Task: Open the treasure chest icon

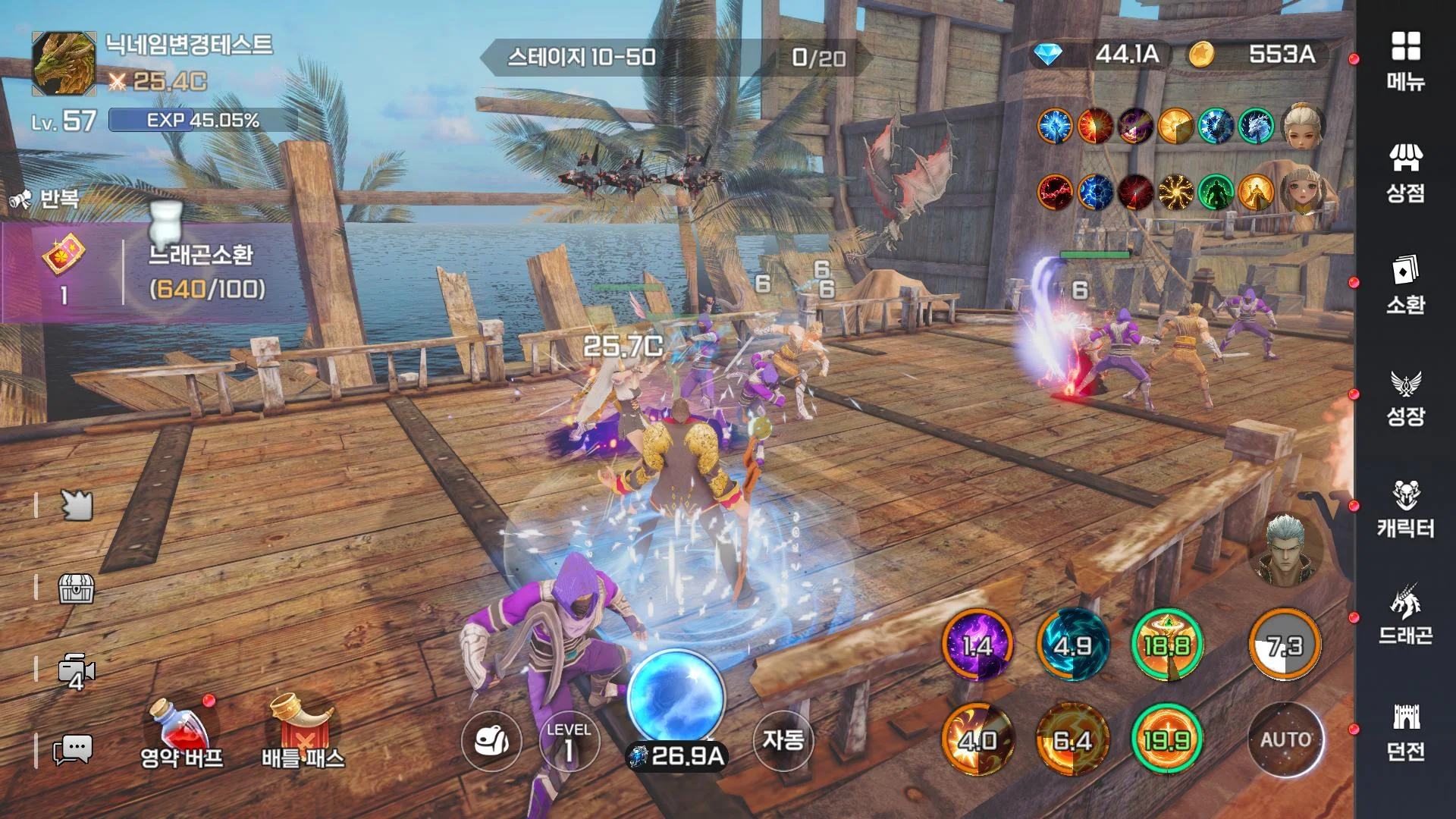Action: click(76, 588)
